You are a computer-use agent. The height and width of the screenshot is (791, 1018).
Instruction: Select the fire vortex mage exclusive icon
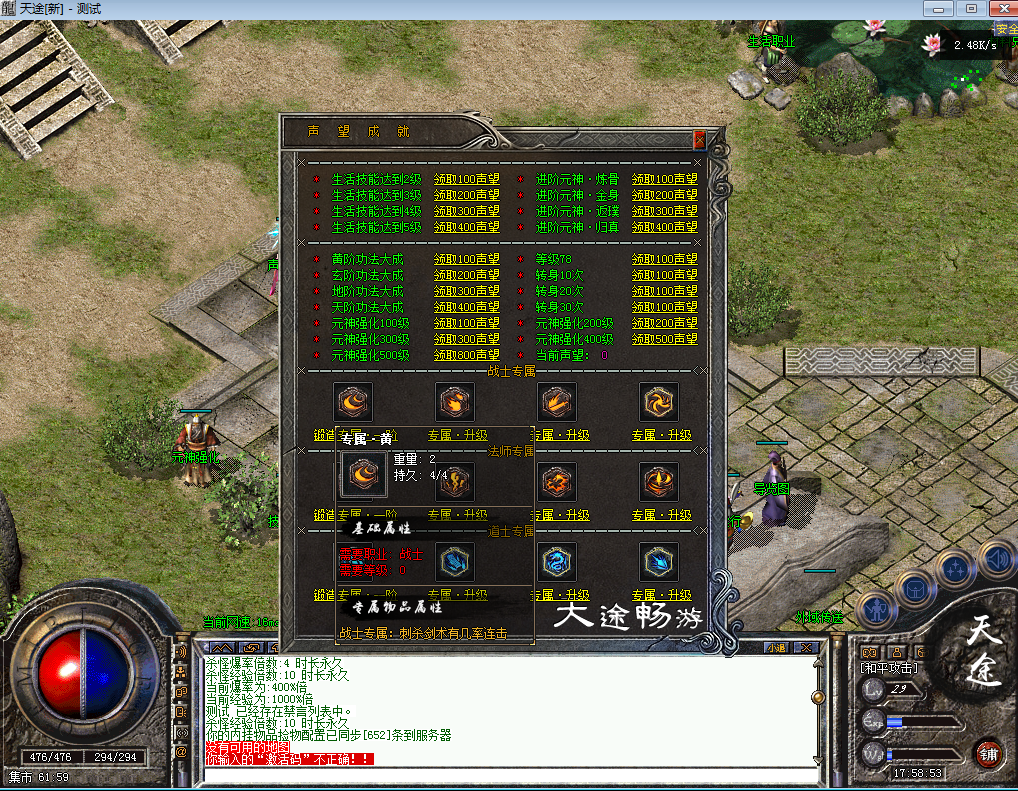(659, 482)
